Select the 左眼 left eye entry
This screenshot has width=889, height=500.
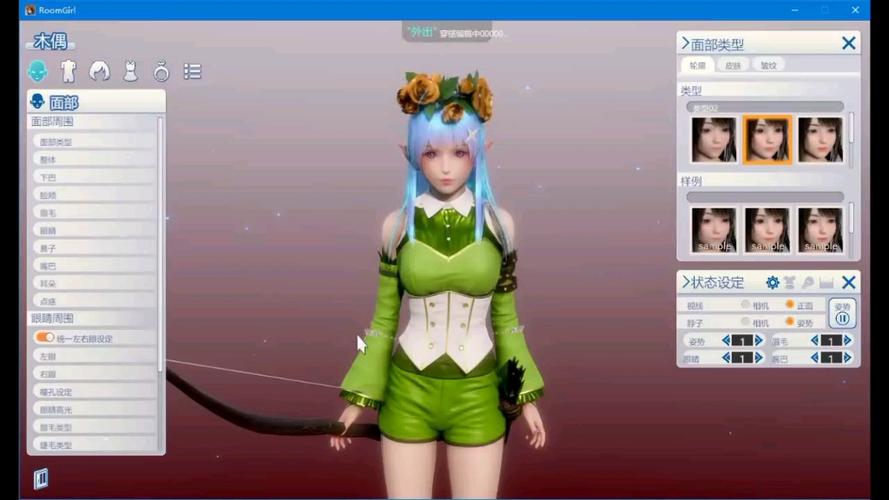pos(93,356)
